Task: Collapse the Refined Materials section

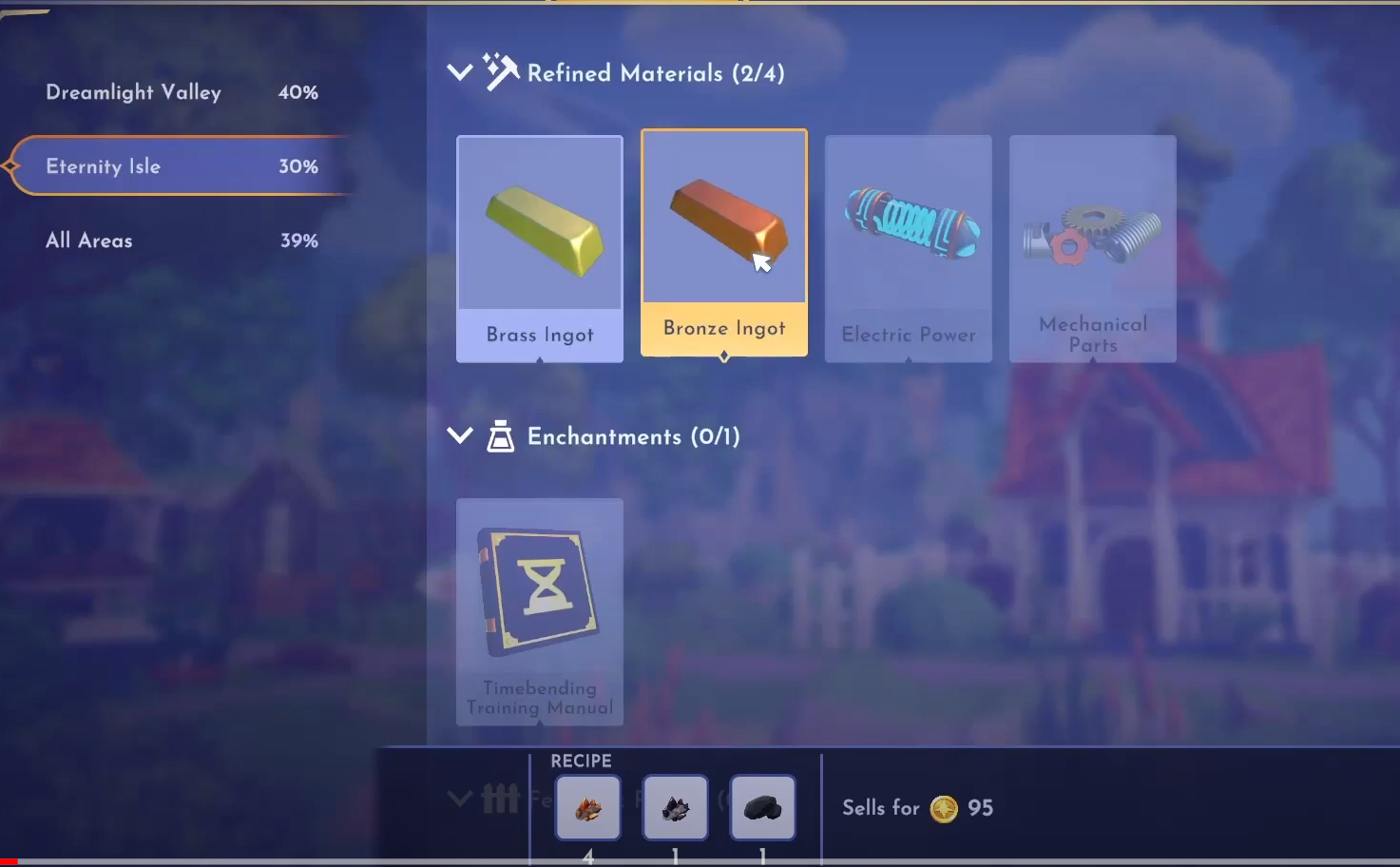Action: (x=460, y=72)
